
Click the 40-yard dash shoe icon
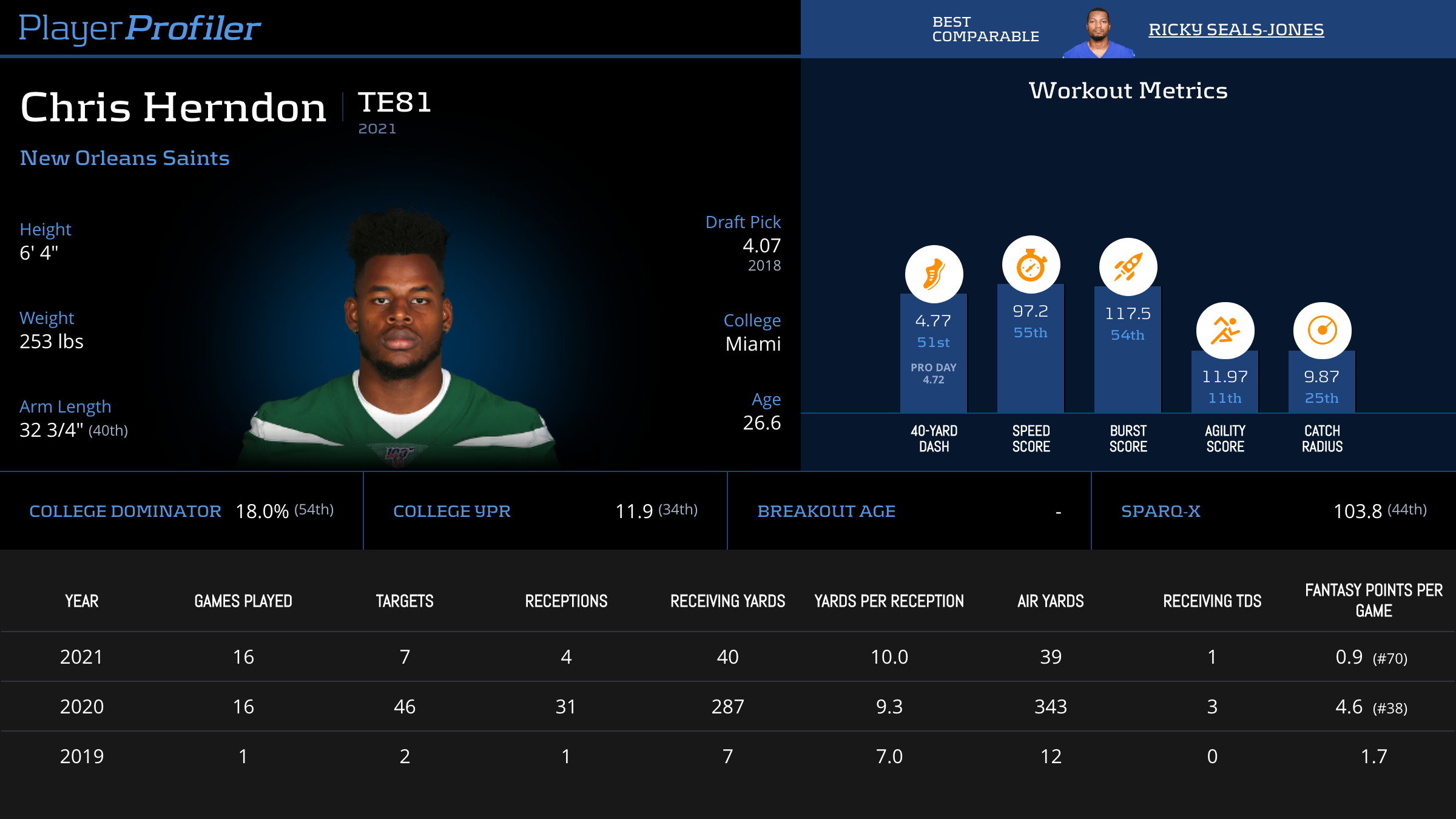[934, 274]
